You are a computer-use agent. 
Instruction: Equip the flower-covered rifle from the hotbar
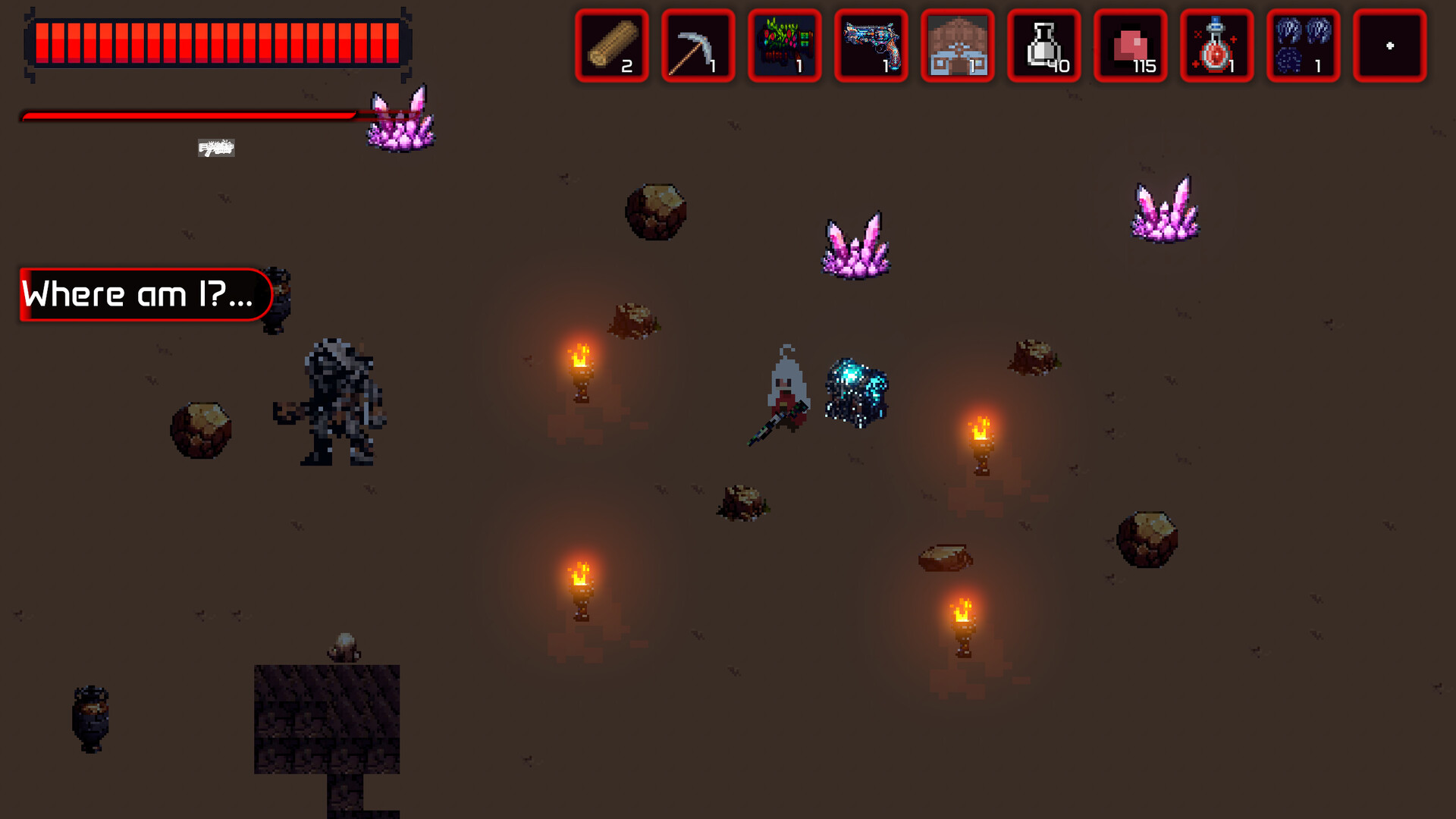784,47
